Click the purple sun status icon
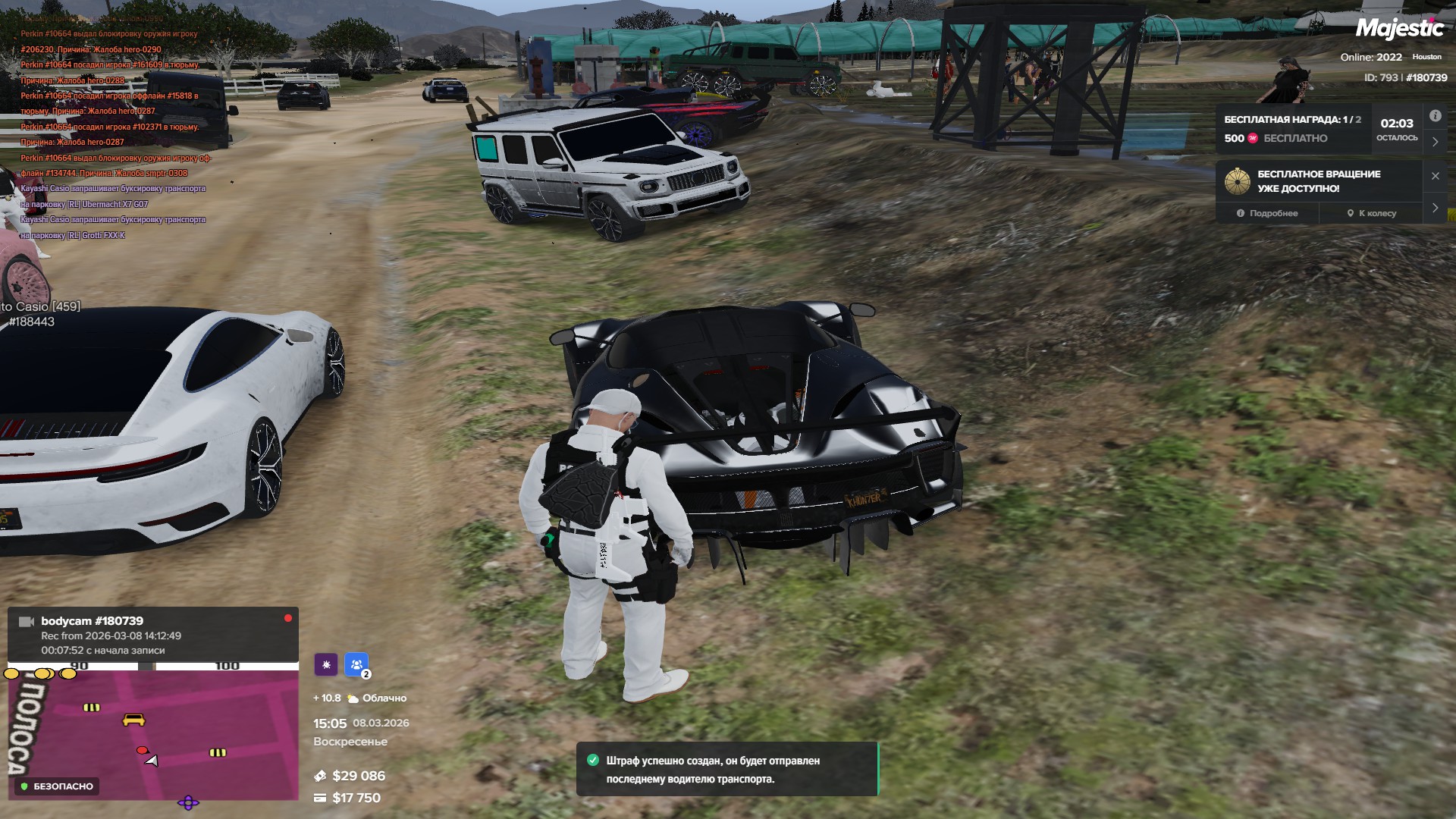 (326, 664)
